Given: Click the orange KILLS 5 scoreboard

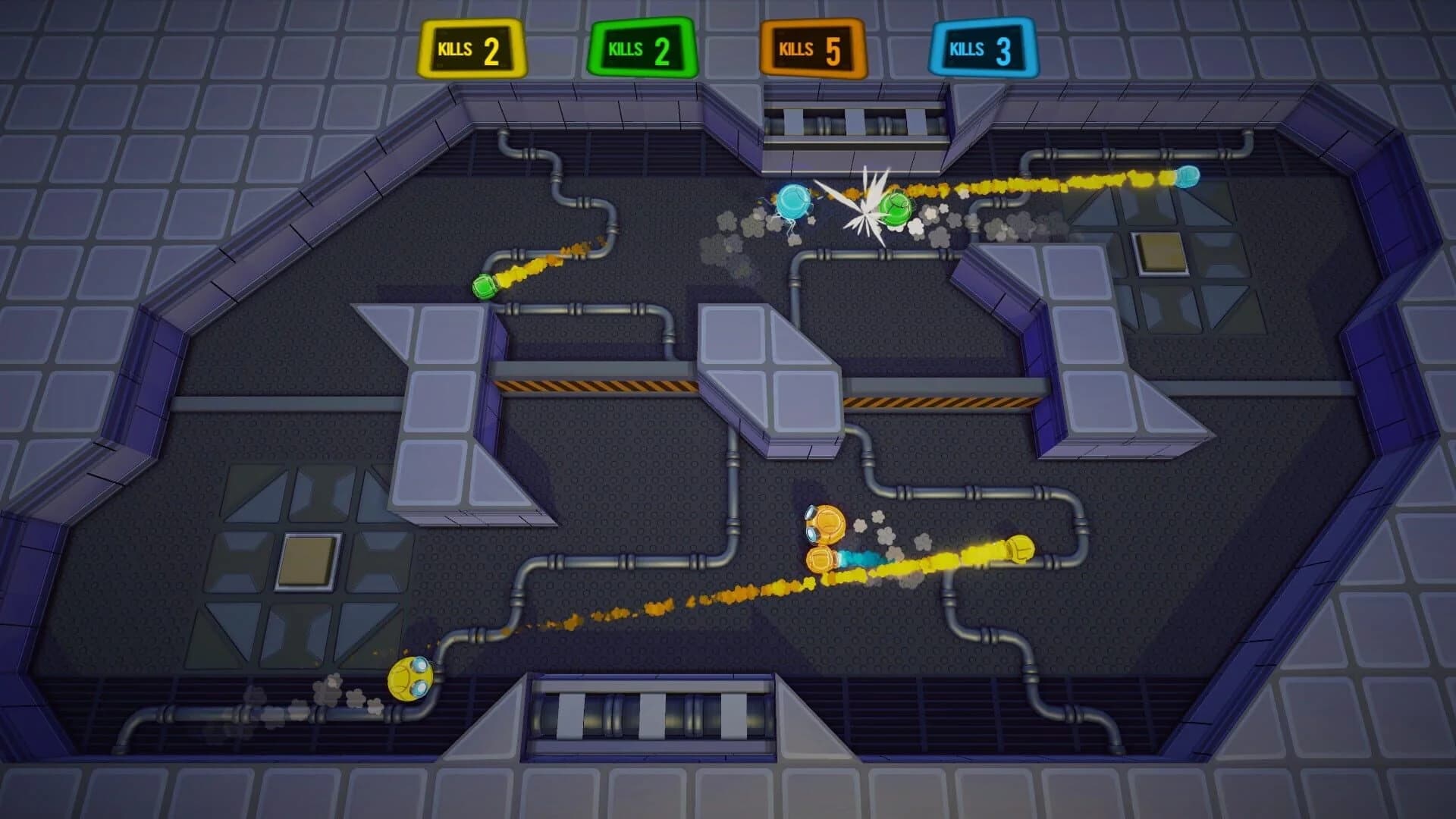Looking at the screenshot, I should 811,49.
